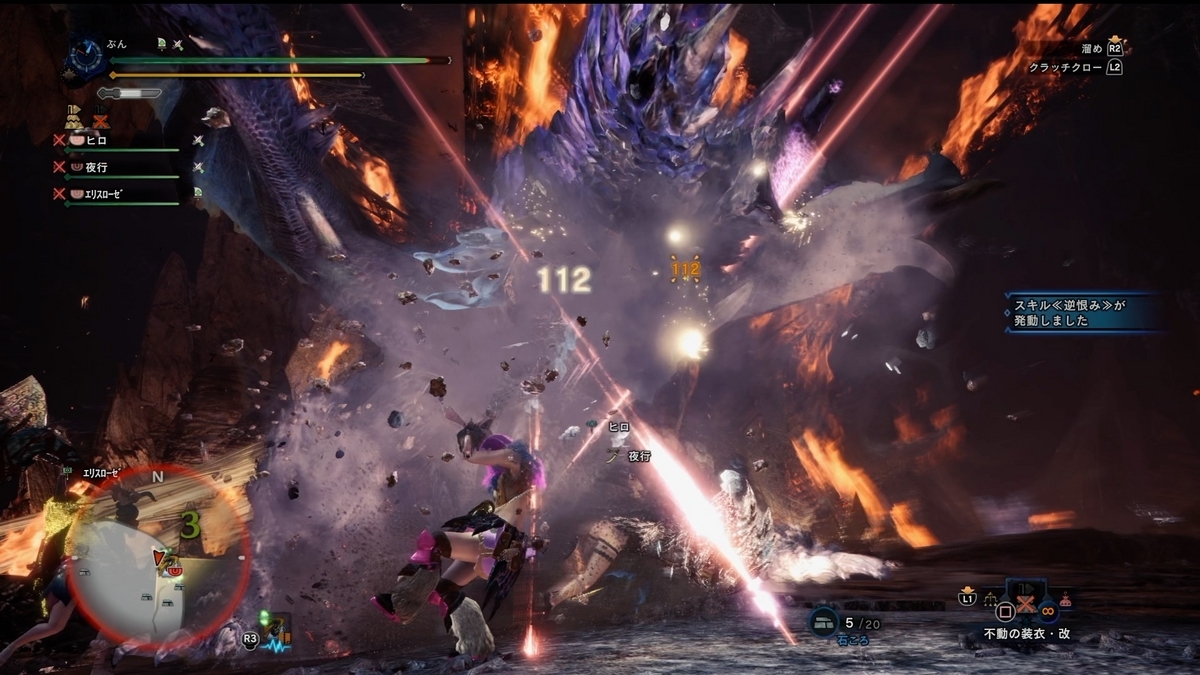Click the 逆恨み skill activation notification
The width and height of the screenshot is (1200, 675).
(1085, 312)
